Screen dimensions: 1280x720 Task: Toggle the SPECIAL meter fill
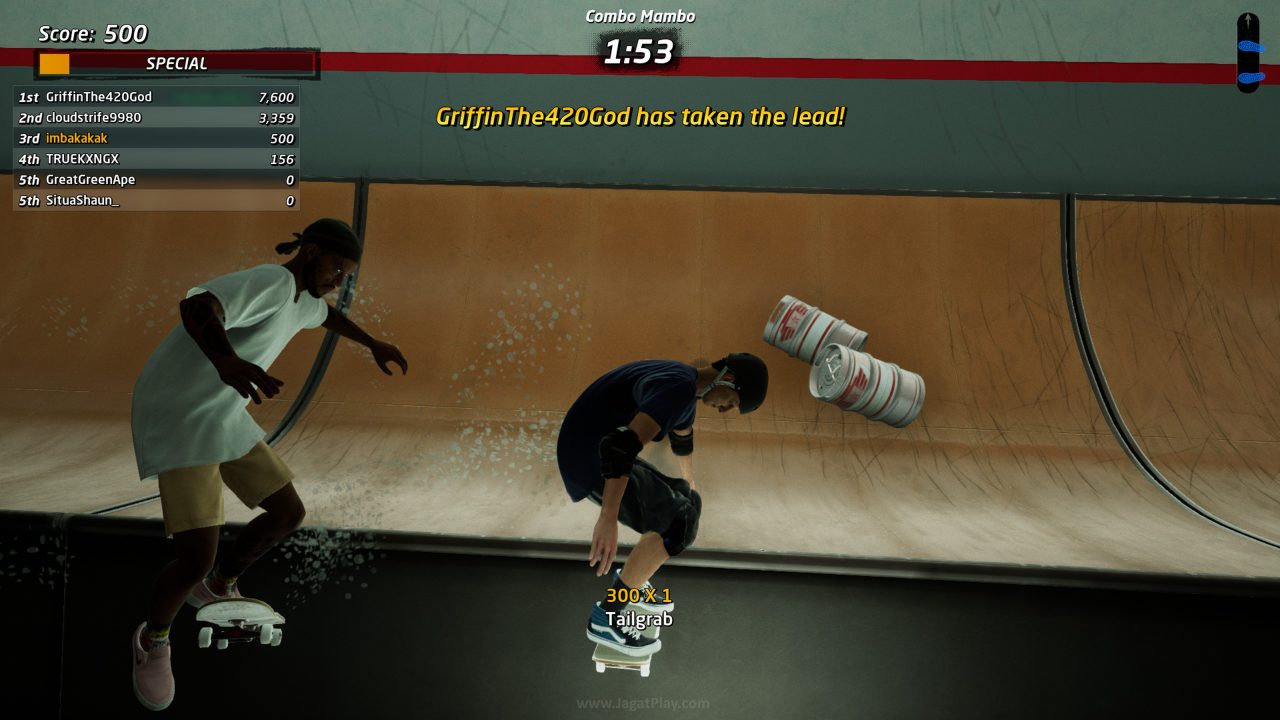tap(53, 63)
